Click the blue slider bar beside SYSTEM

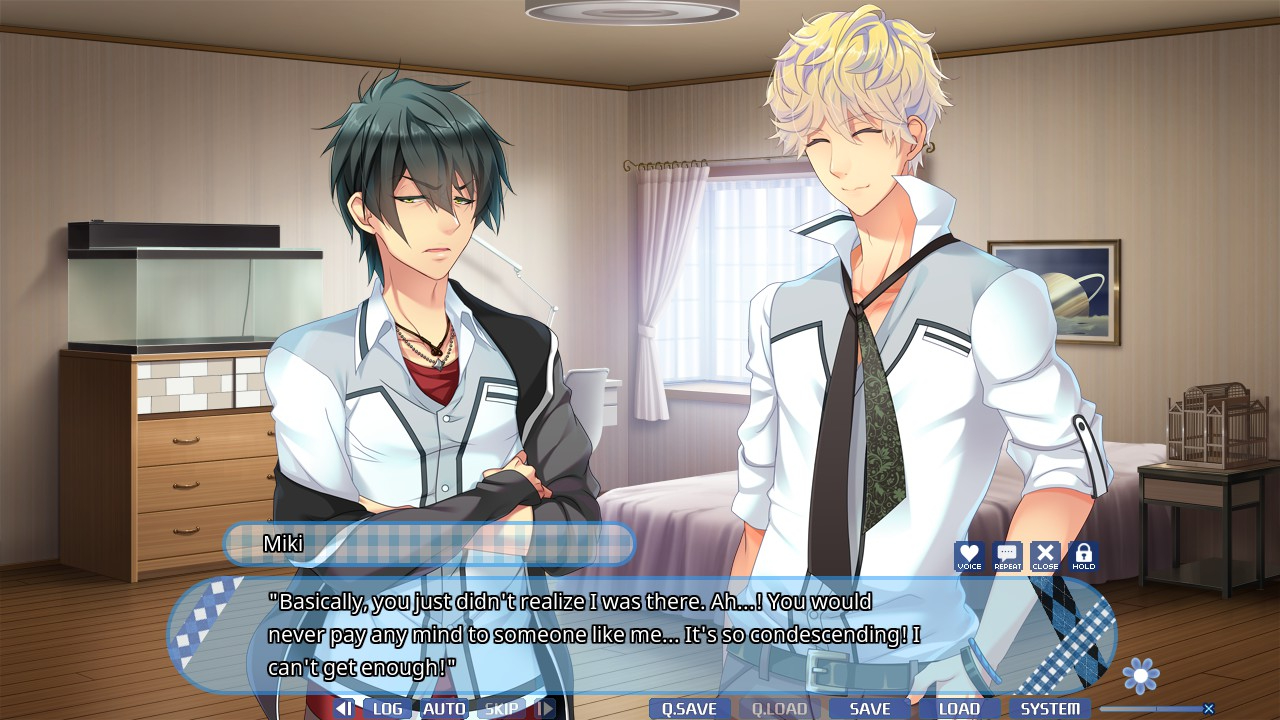point(1149,709)
